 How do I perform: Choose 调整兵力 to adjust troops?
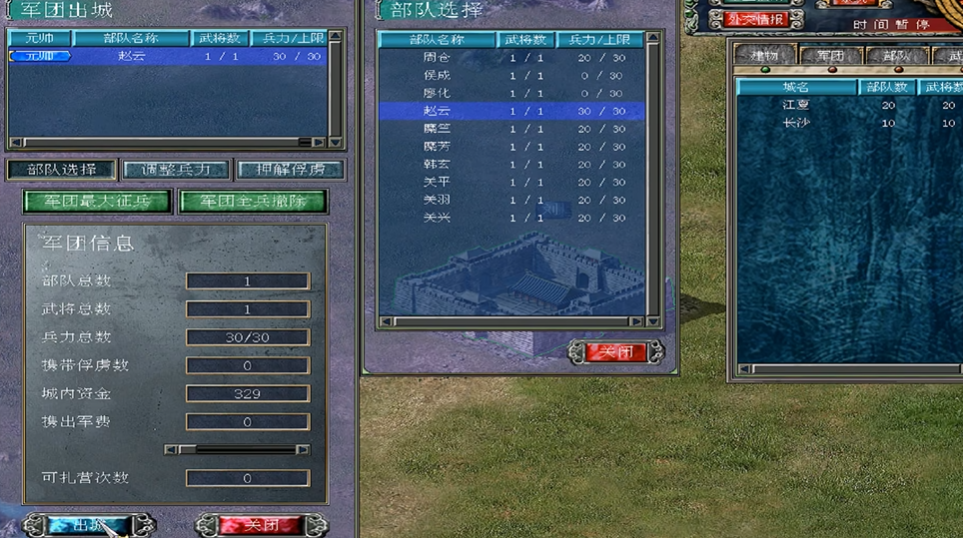point(176,170)
